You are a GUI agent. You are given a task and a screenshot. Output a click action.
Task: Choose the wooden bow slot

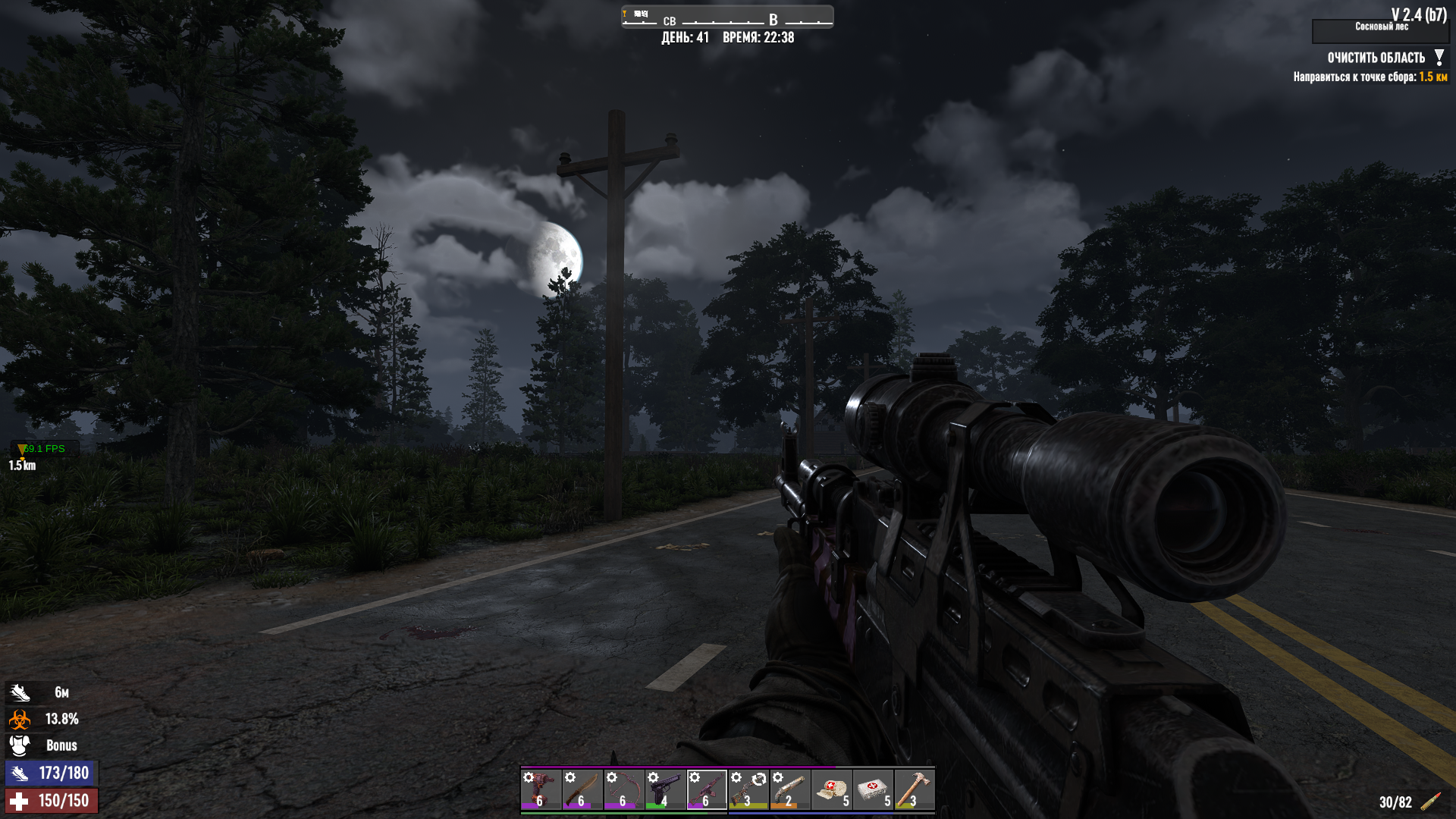coord(623,789)
